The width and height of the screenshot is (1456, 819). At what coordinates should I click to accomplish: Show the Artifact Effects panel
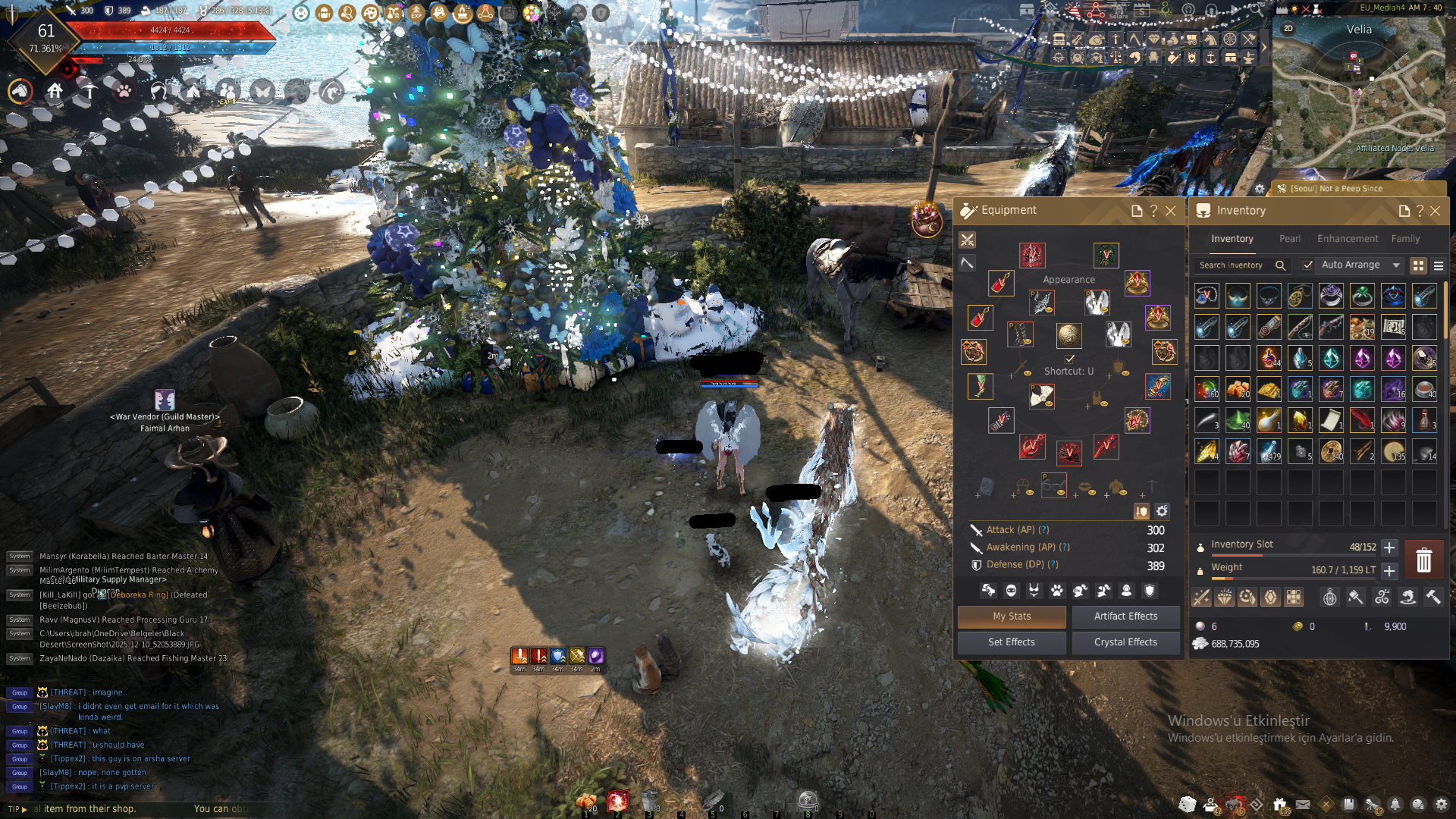(1125, 617)
